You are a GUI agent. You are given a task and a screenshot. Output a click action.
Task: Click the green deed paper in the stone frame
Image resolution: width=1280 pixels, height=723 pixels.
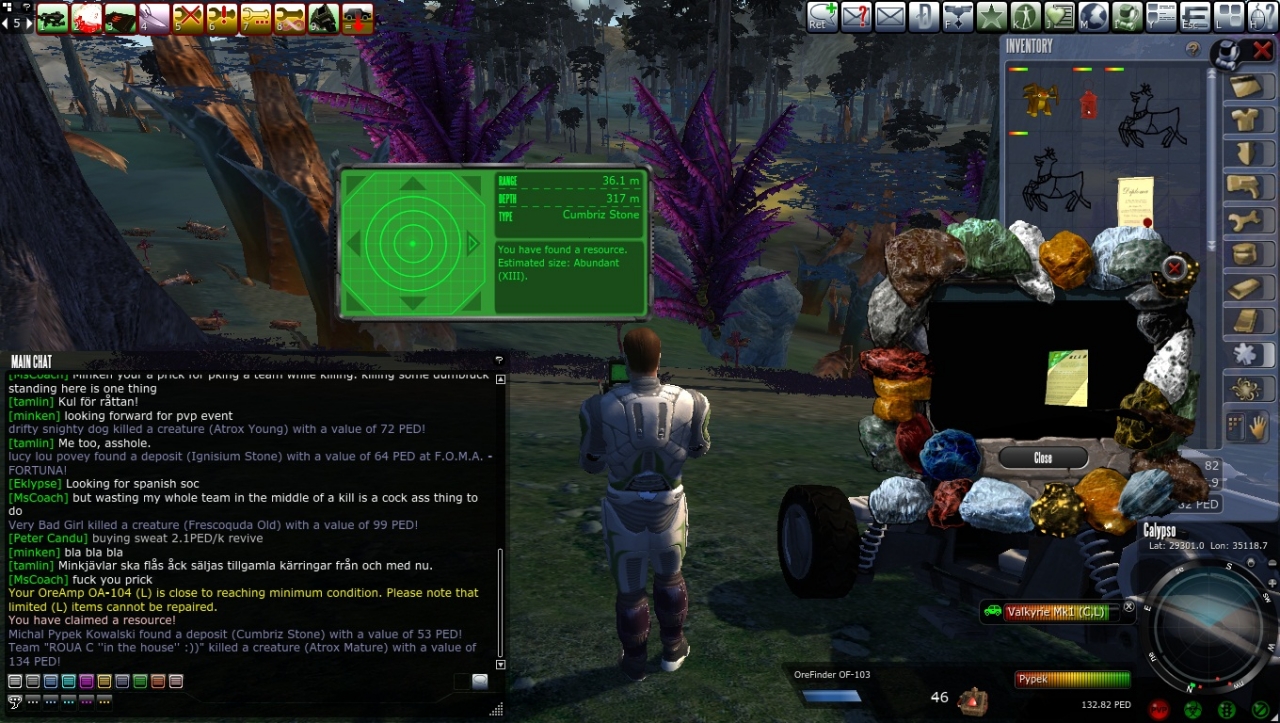pyautogui.click(x=1066, y=377)
